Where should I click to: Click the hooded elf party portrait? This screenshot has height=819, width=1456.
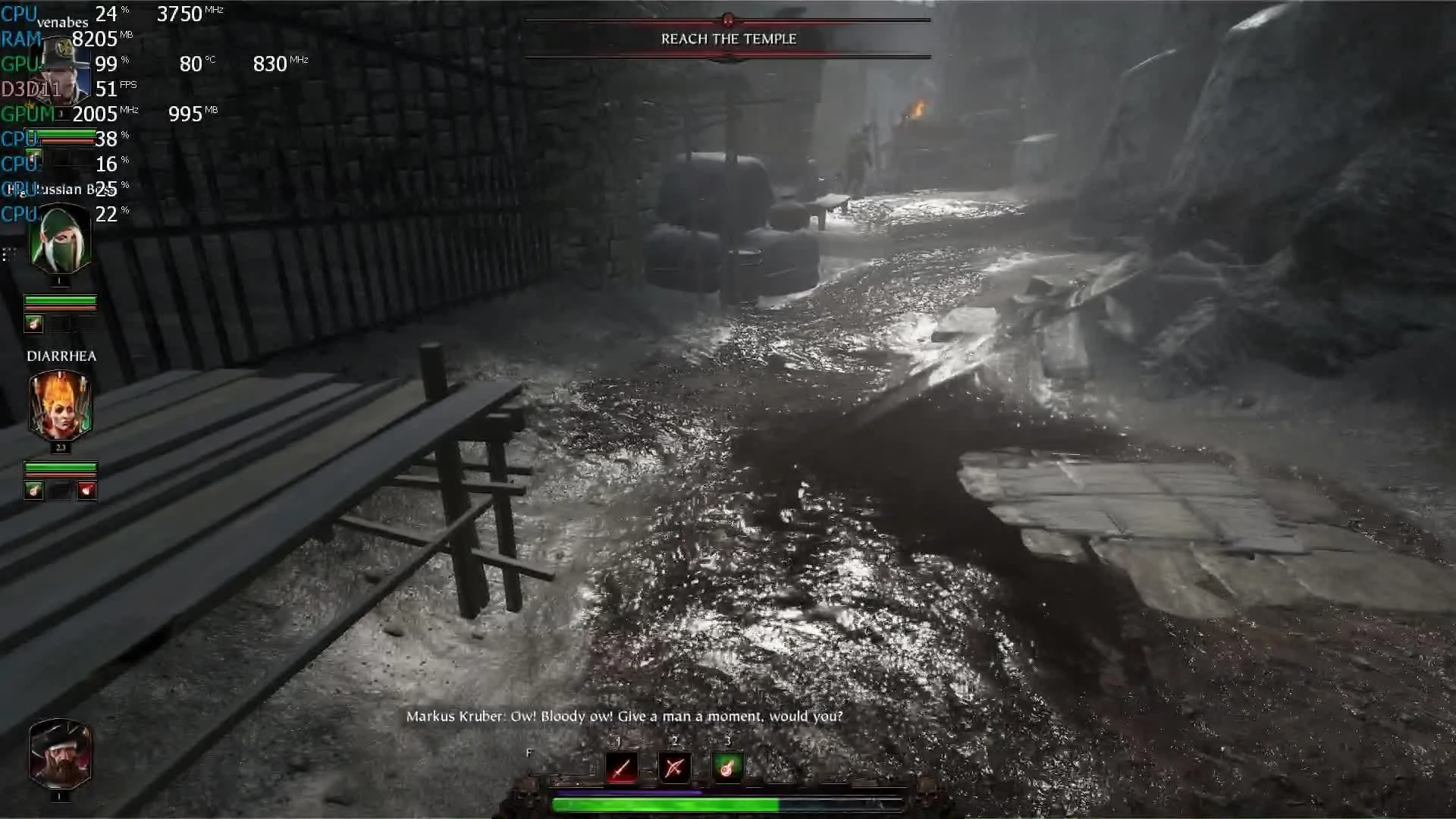(x=60, y=239)
